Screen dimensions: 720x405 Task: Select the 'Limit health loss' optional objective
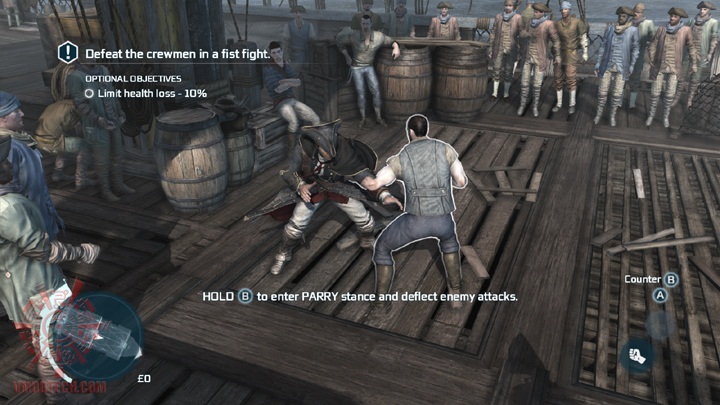point(151,93)
